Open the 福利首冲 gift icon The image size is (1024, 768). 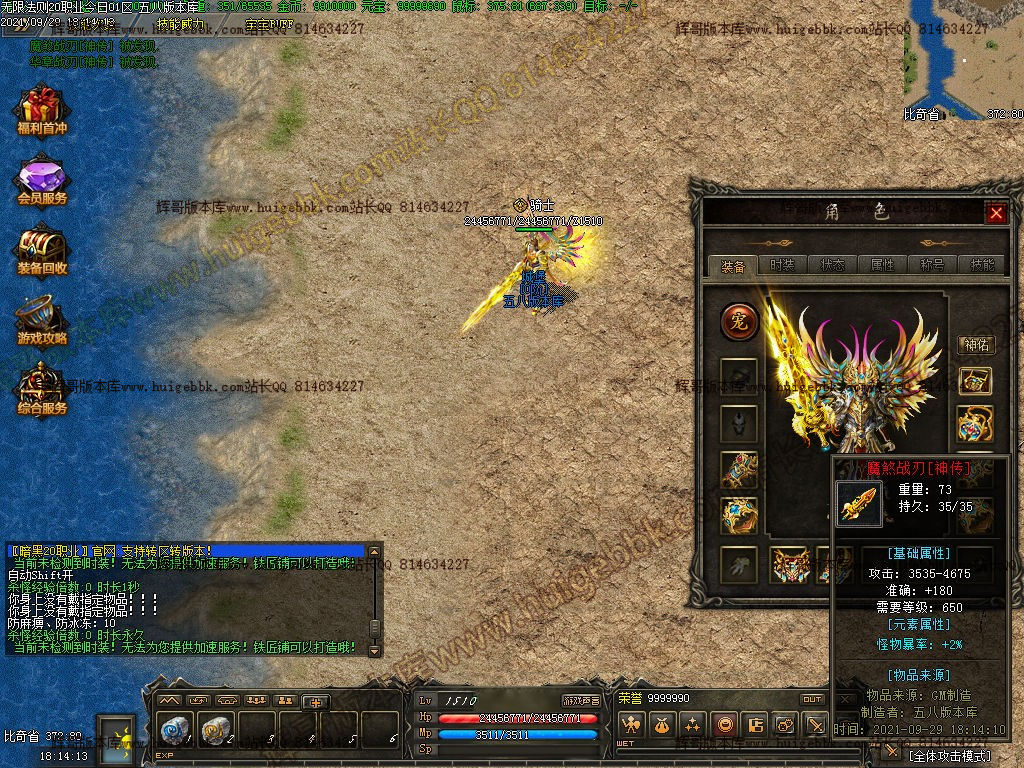(x=41, y=110)
